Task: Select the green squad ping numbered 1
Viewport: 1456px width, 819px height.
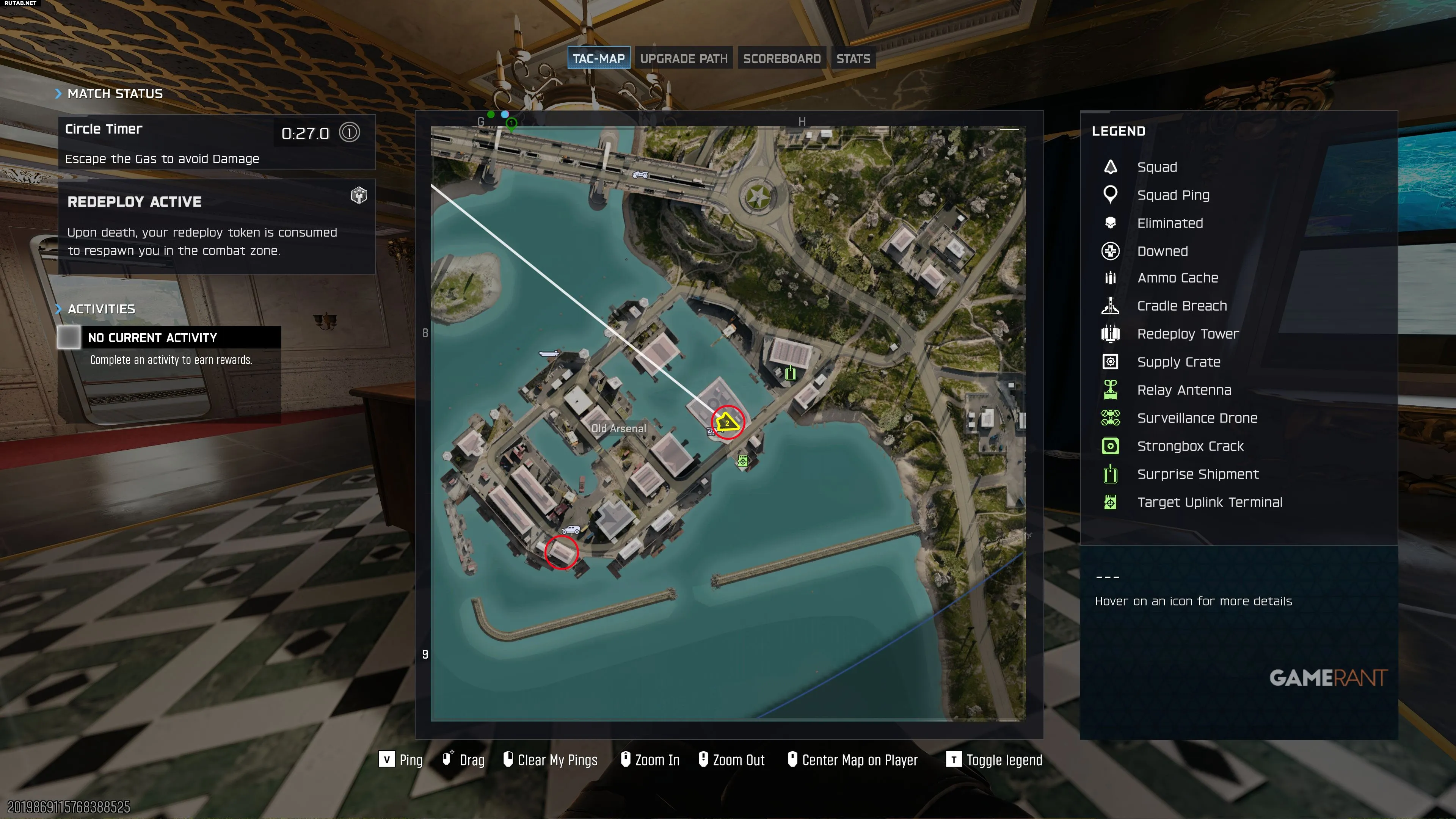Action: 511,123
